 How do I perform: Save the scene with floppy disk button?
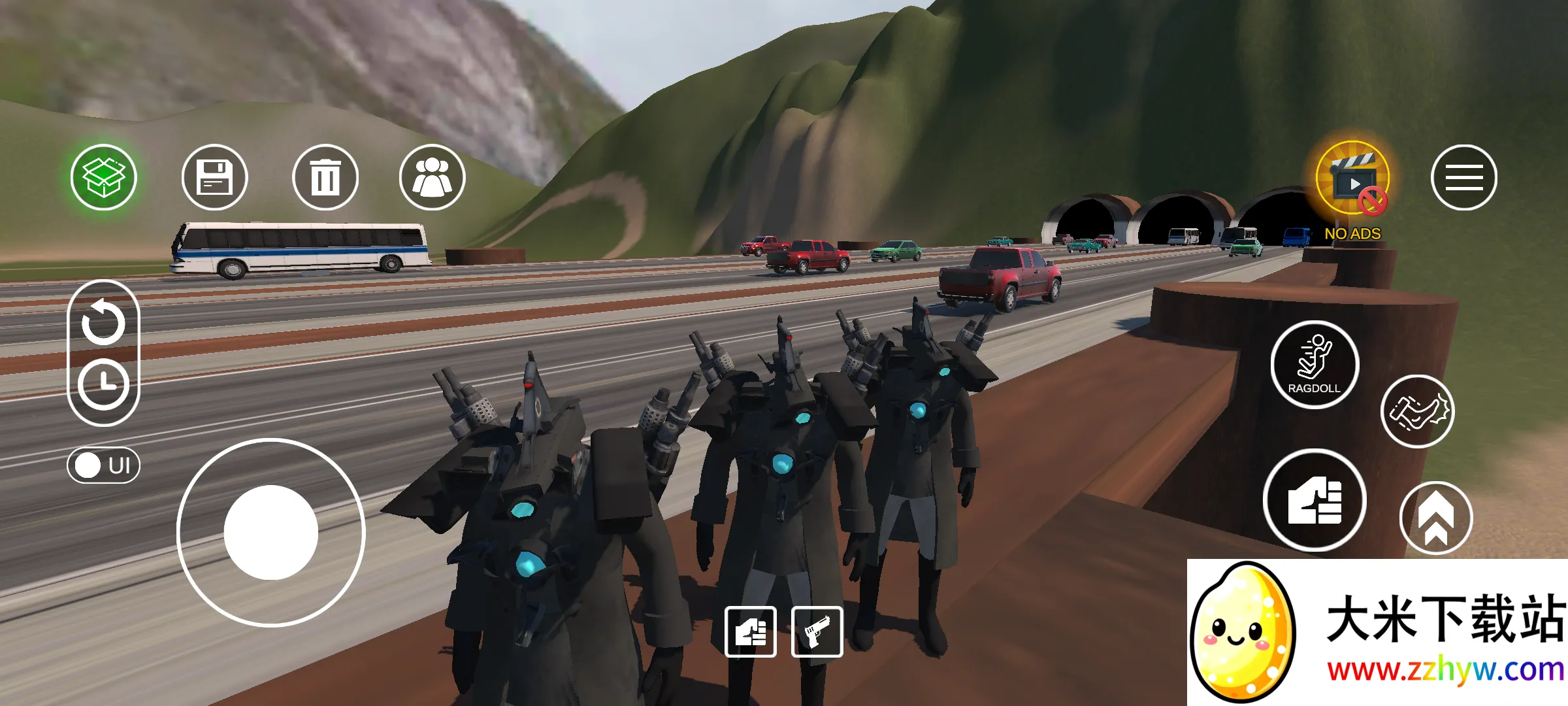214,177
